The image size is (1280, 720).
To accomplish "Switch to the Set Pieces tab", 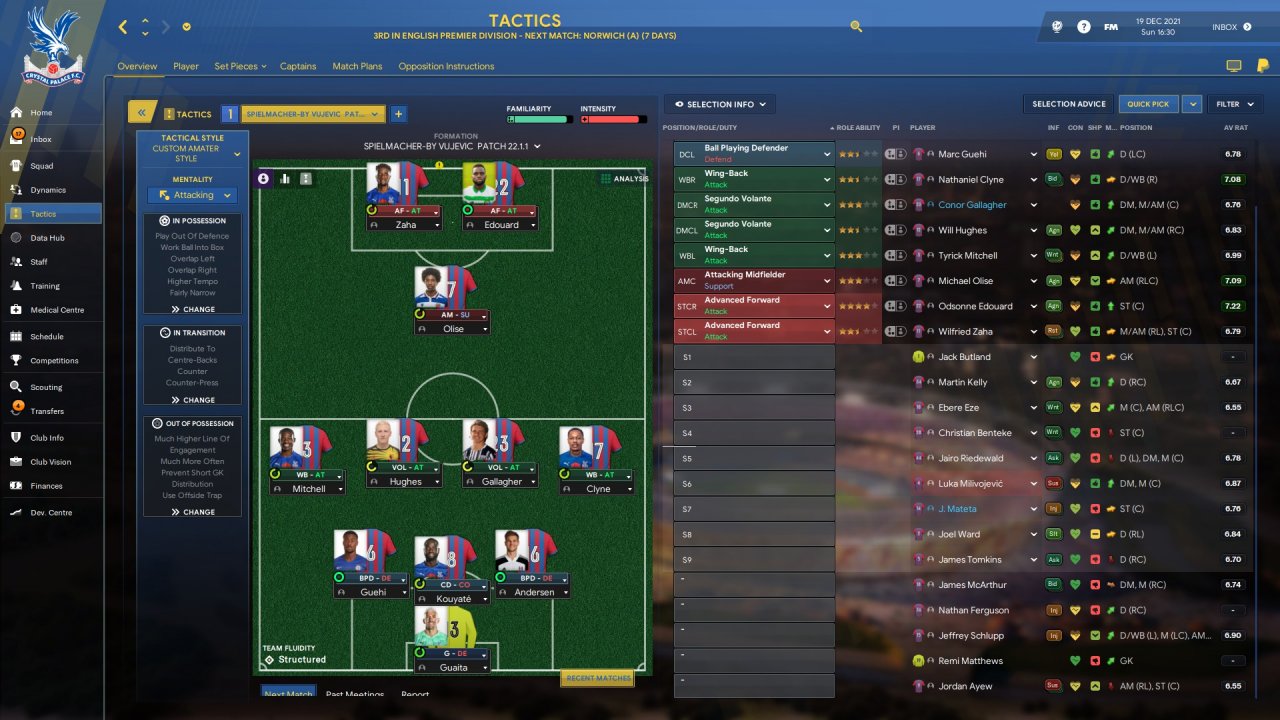I will click(240, 67).
